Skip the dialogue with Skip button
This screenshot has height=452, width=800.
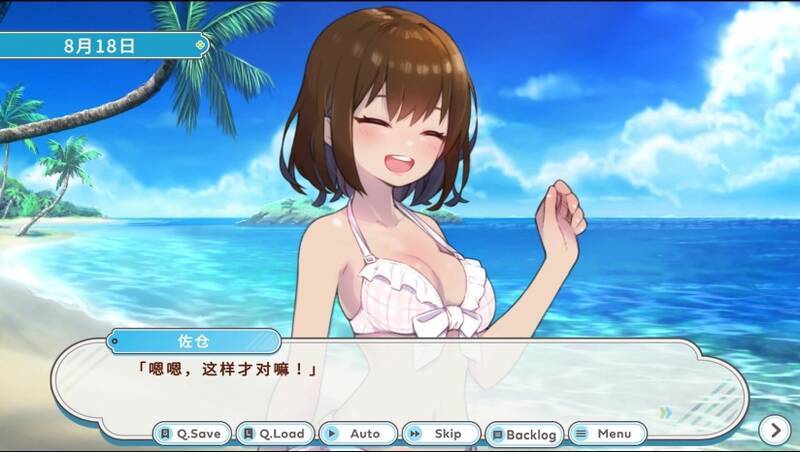pyautogui.click(x=440, y=434)
